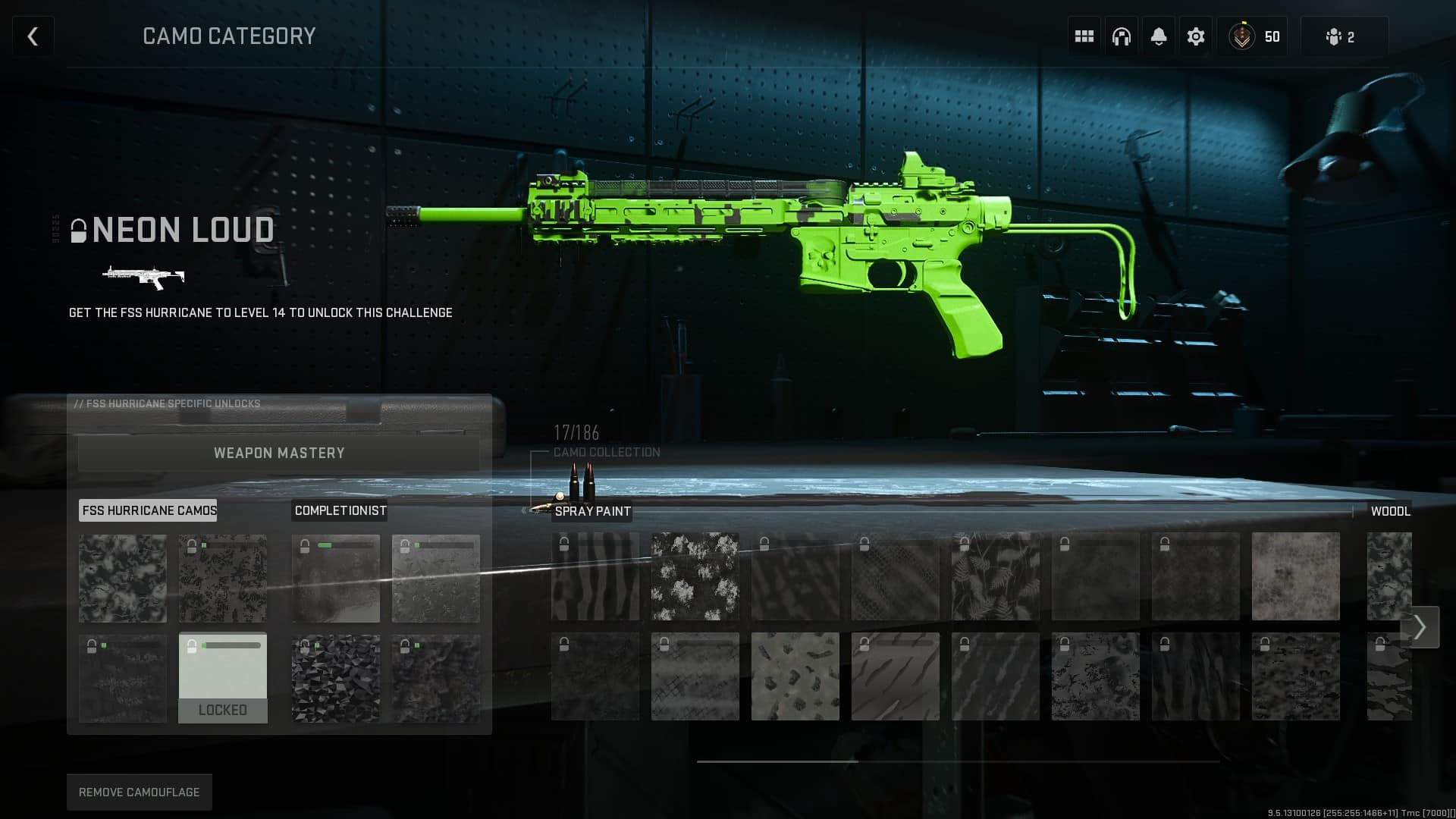Open voice chat settings via headset icon
Viewport: 1456px width, 819px height.
point(1121,36)
